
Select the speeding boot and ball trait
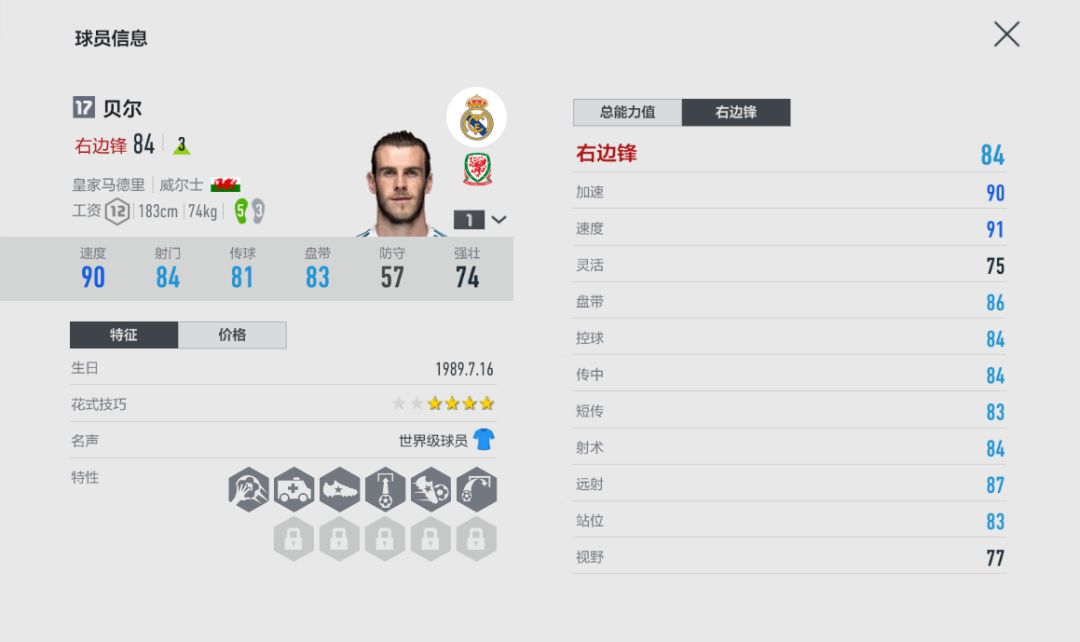point(431,490)
